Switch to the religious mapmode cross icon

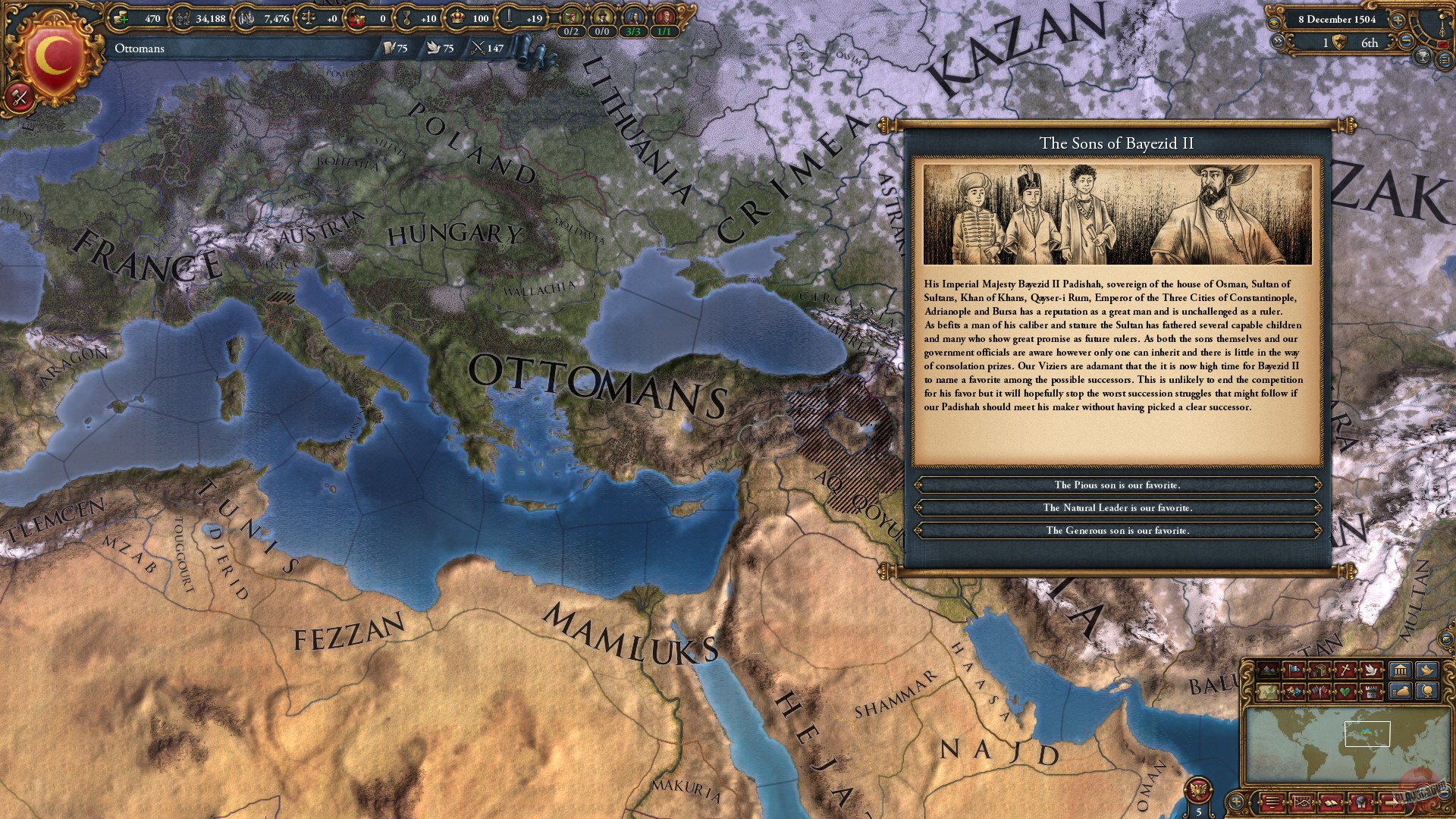point(1345,670)
